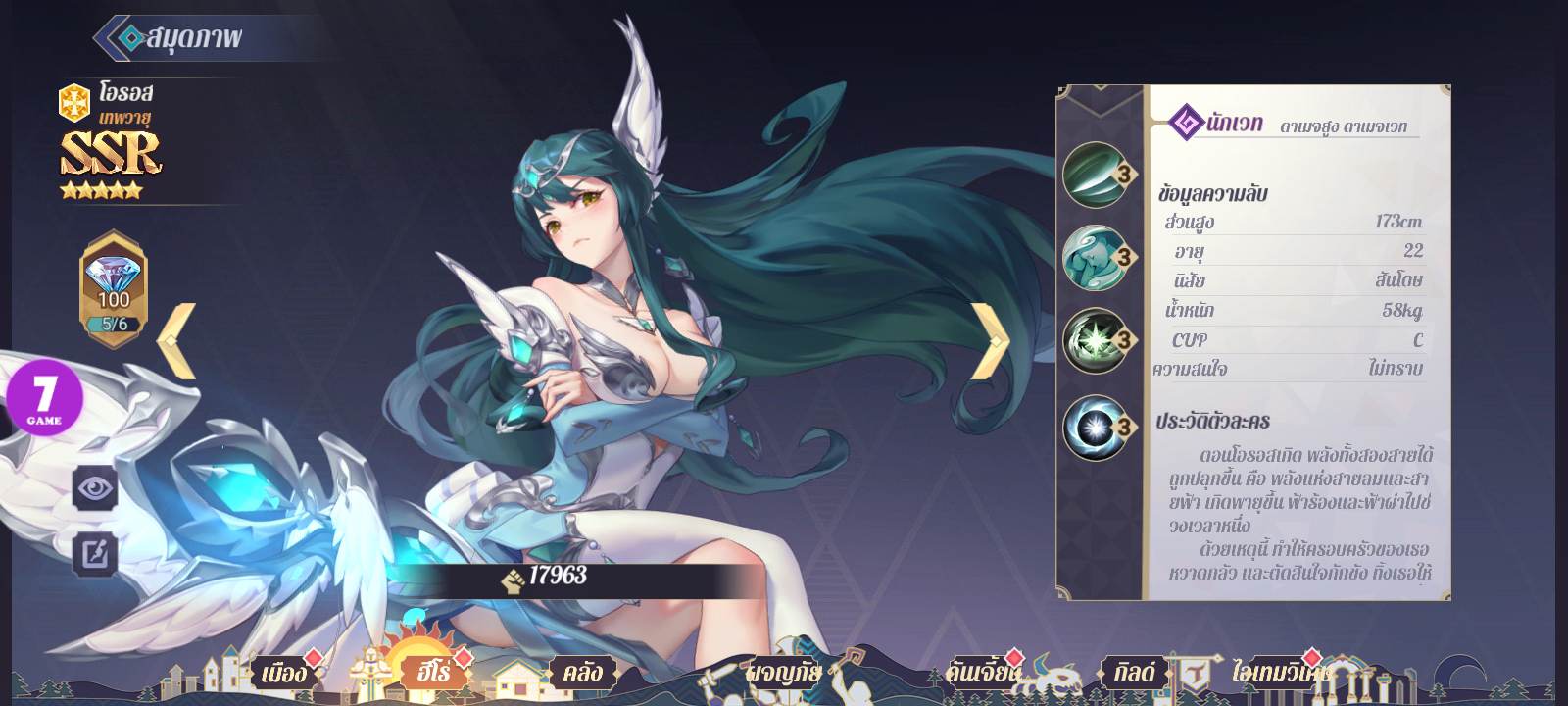Open the ดันเจี้ยน dungeon menu
Viewport: 1568px width, 706px height.
click(x=983, y=673)
